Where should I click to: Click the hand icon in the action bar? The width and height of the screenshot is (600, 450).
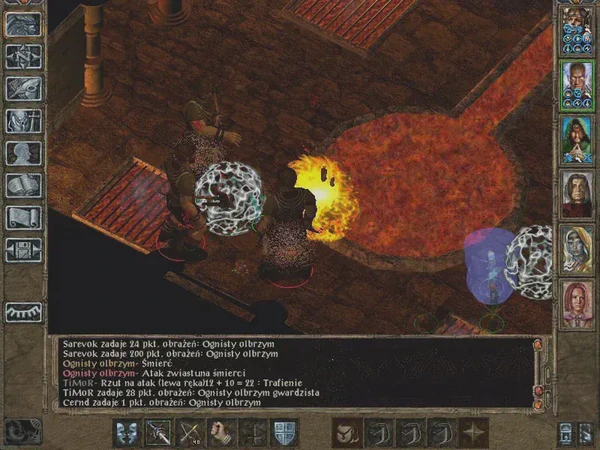[221, 432]
